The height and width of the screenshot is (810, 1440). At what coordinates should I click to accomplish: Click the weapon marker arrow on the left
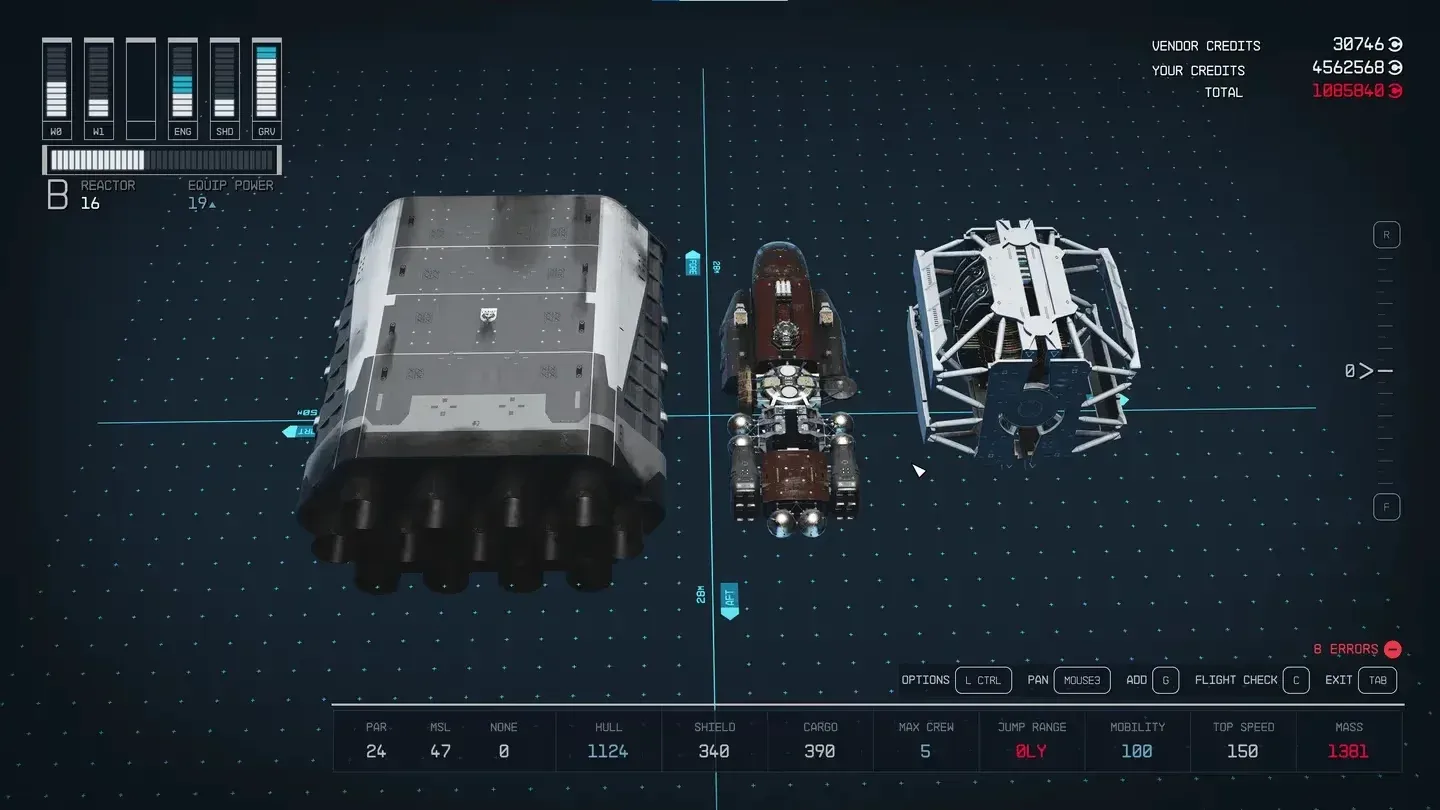(x=298, y=430)
